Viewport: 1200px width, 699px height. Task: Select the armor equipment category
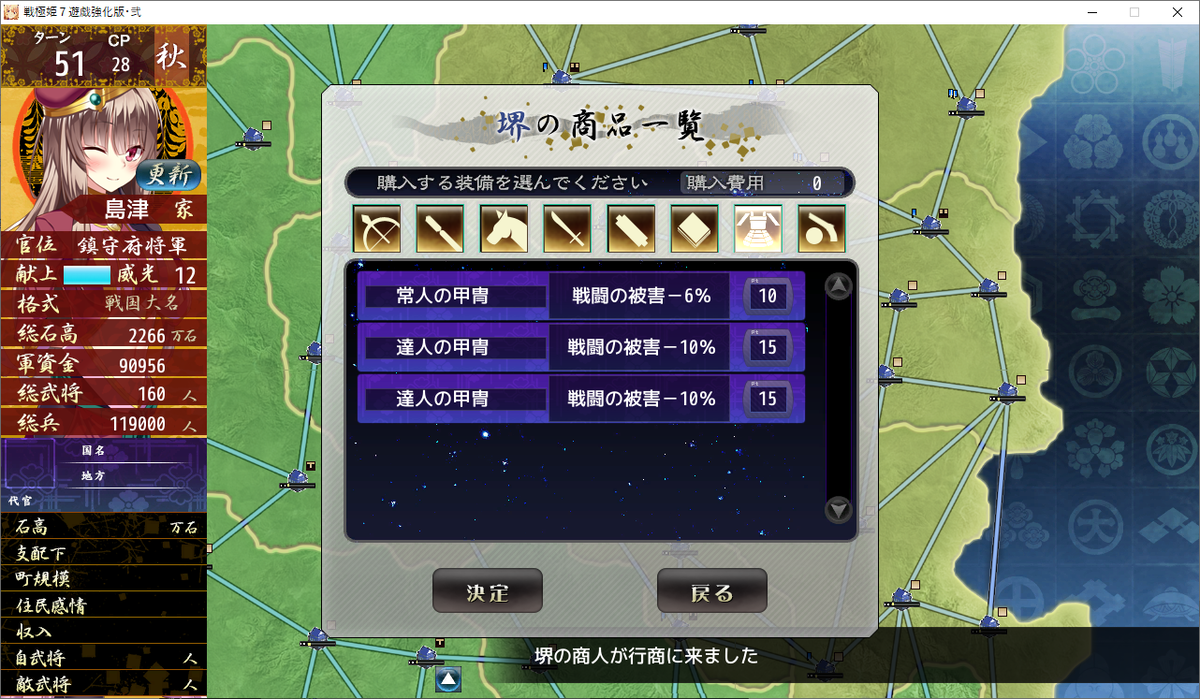click(x=758, y=228)
